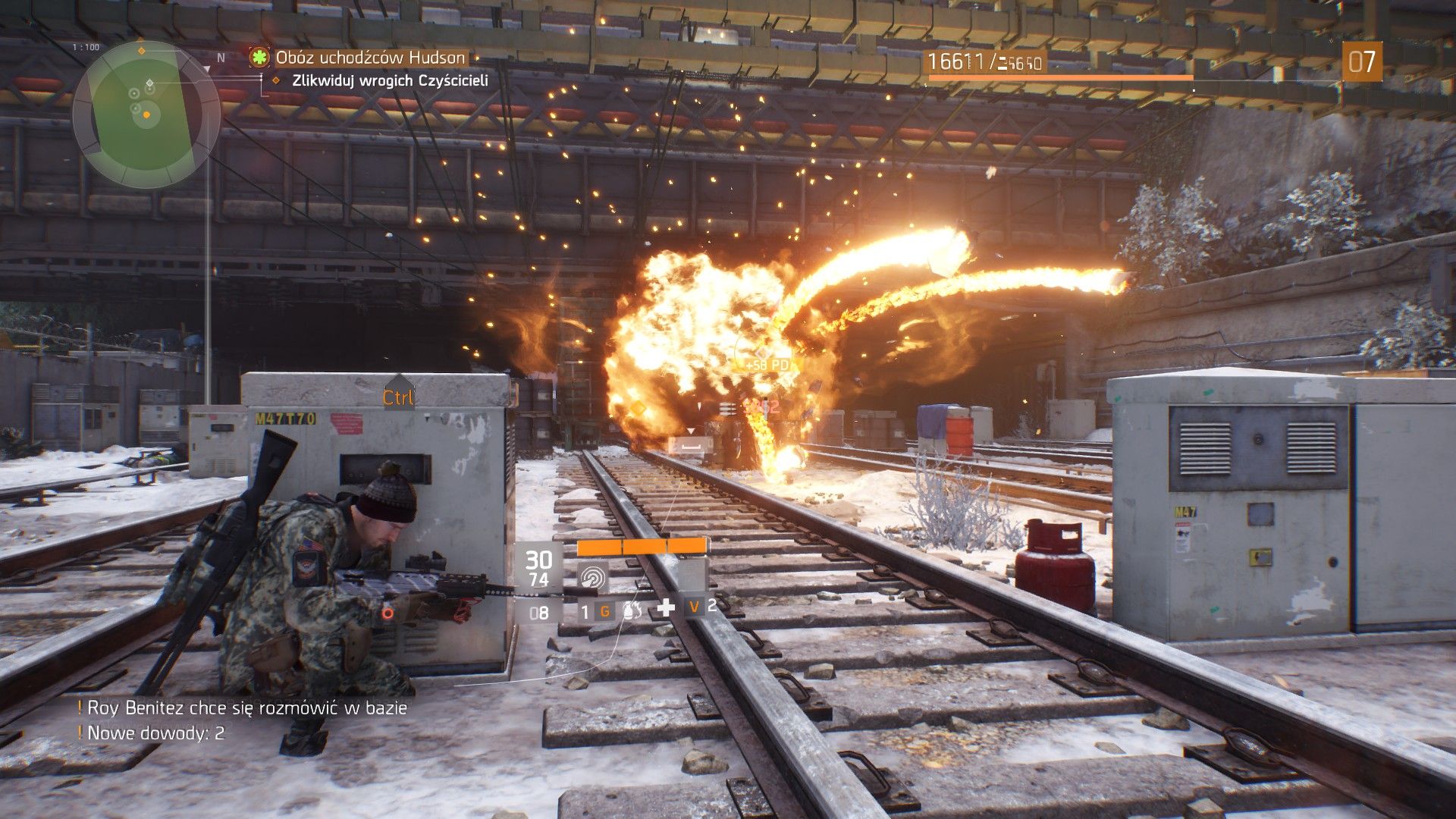Click the green mission icon beside Obóz uchodźców Hudson
1456x819 pixels.
click(x=259, y=56)
